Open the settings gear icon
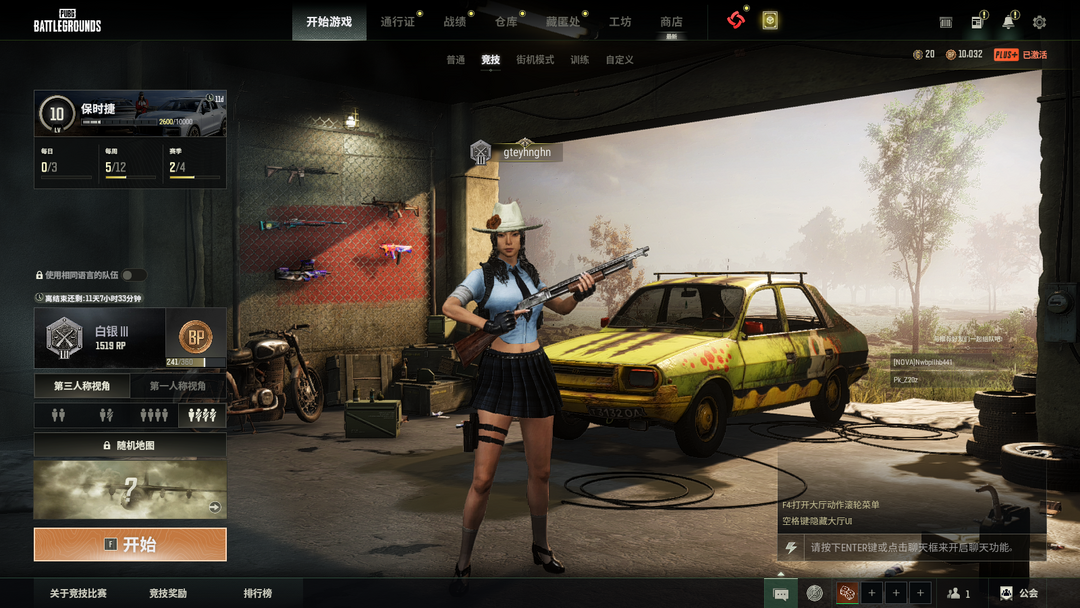The image size is (1080, 608). [x=1039, y=22]
